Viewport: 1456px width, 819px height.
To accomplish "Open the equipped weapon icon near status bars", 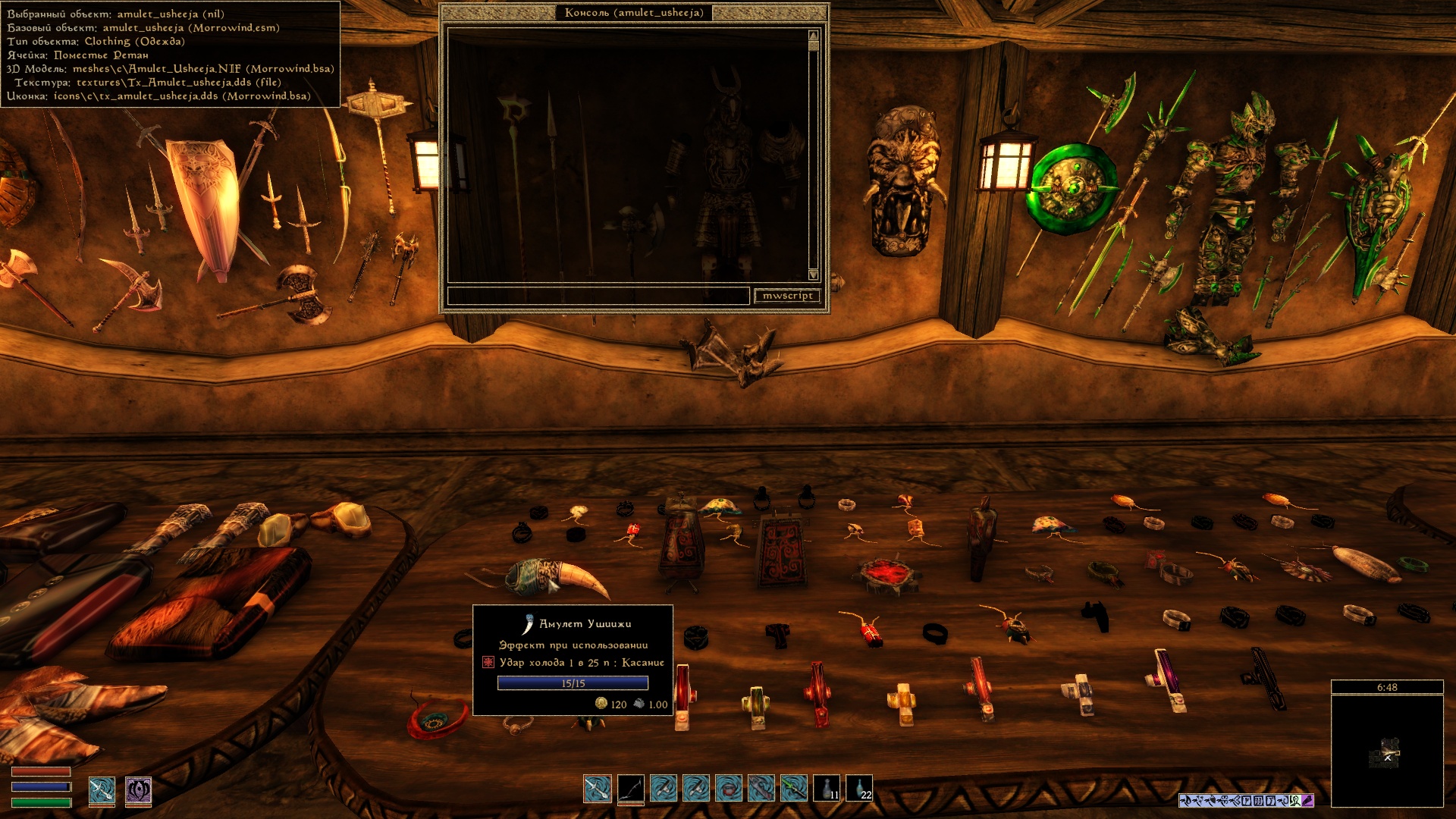I will 102,790.
